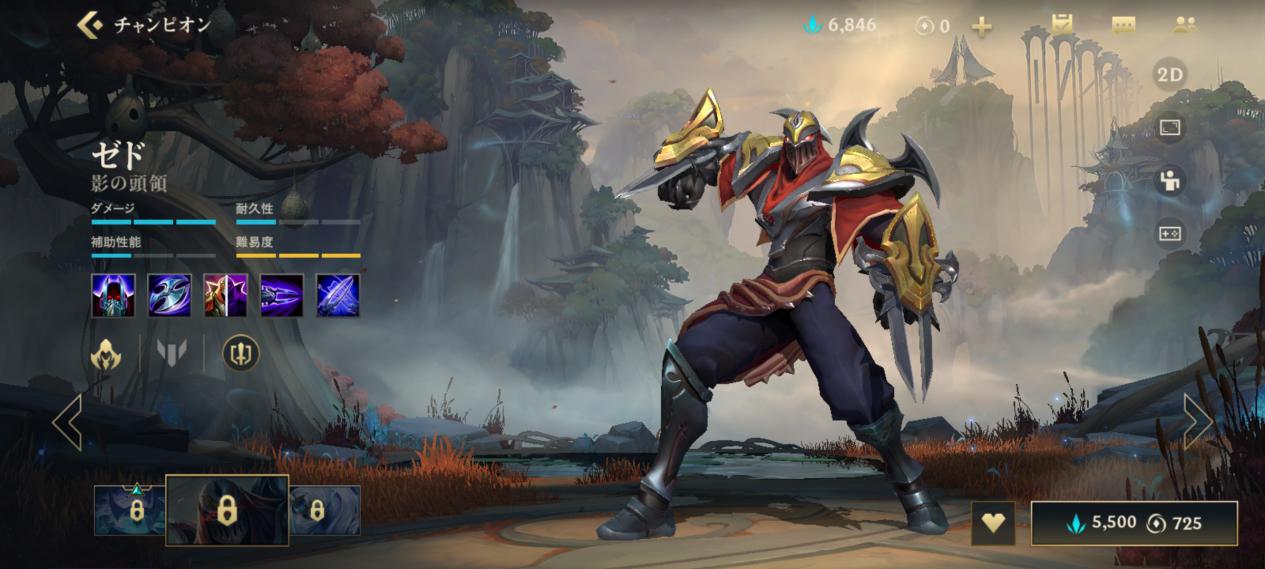Show the previous champion with the left arrow
Image resolution: width=1265 pixels, height=569 pixels.
(67, 422)
